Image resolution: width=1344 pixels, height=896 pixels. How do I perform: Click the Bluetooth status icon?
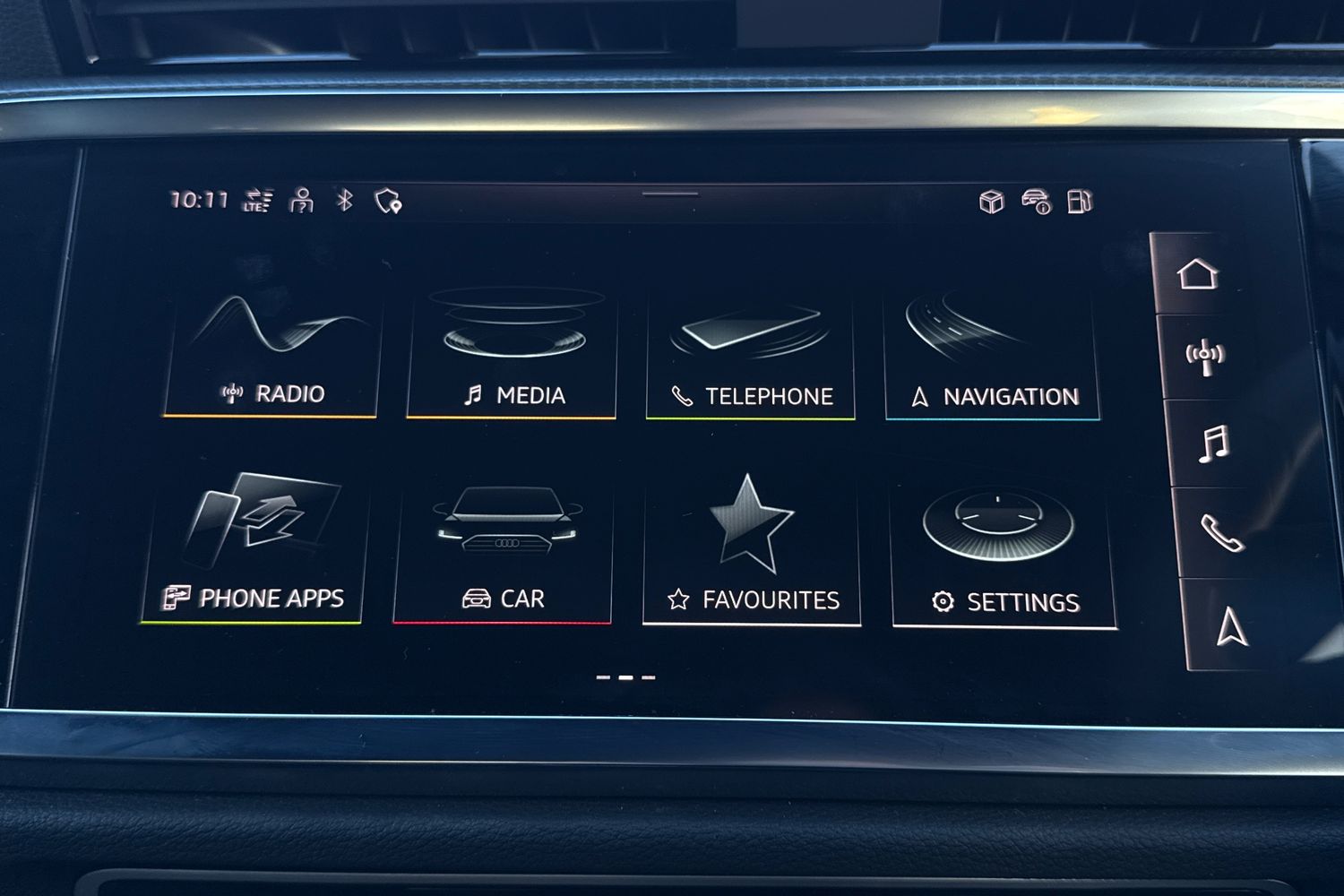(x=345, y=200)
